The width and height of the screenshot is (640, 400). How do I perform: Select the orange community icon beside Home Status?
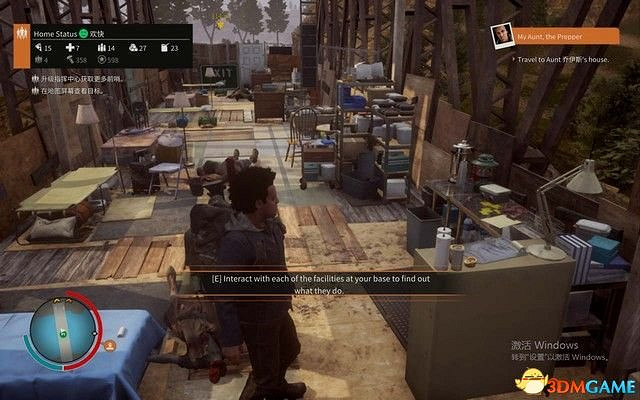[21, 33]
